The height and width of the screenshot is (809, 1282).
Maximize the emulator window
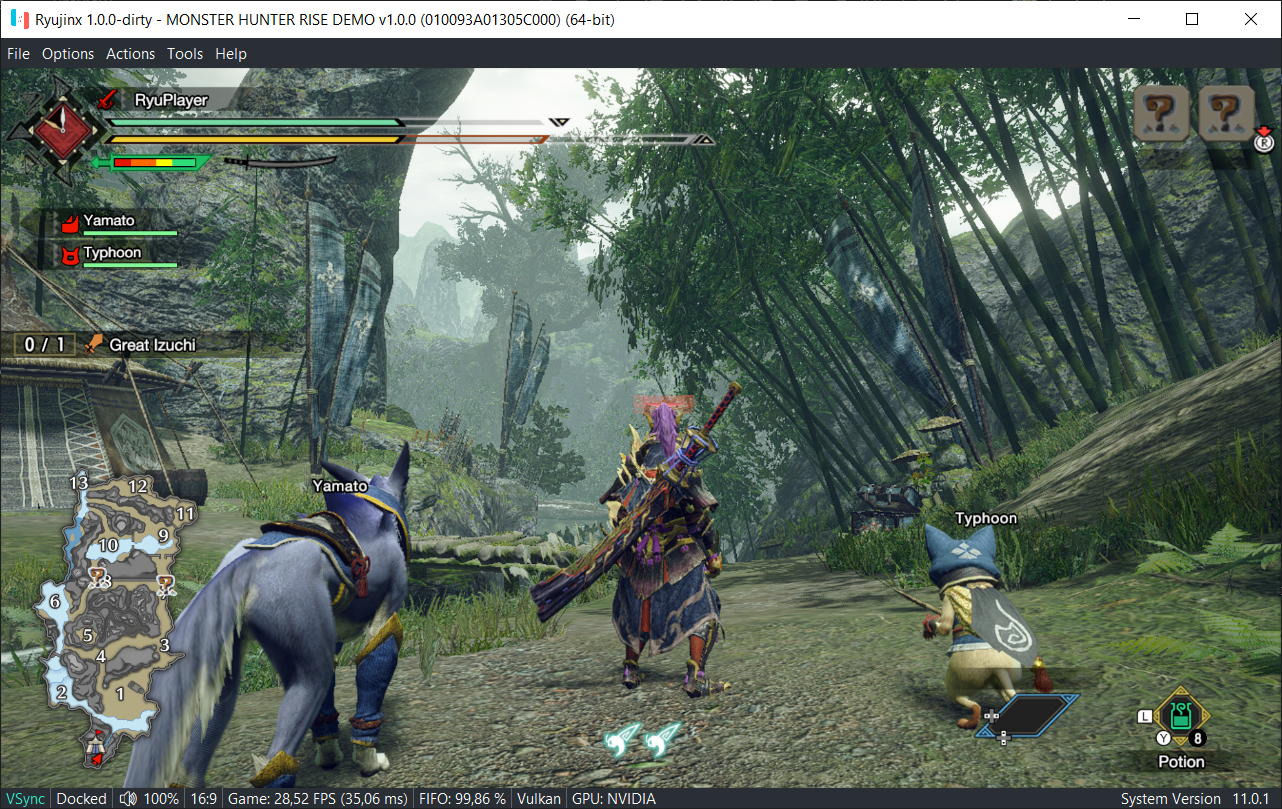click(x=1192, y=19)
